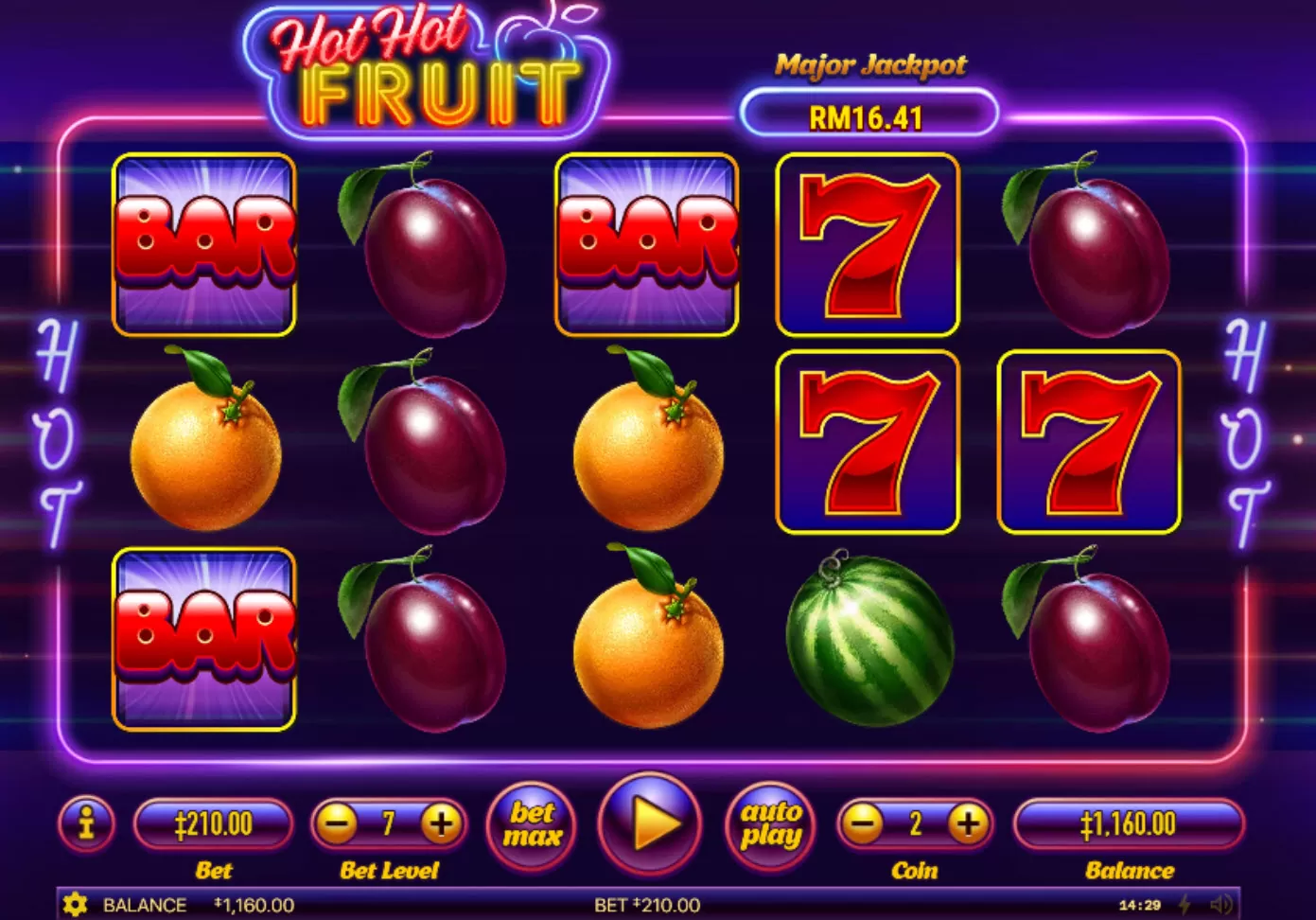Screen dimensions: 1316x920
Task: Open the settings gear in the bottom bar
Action: 75,905
